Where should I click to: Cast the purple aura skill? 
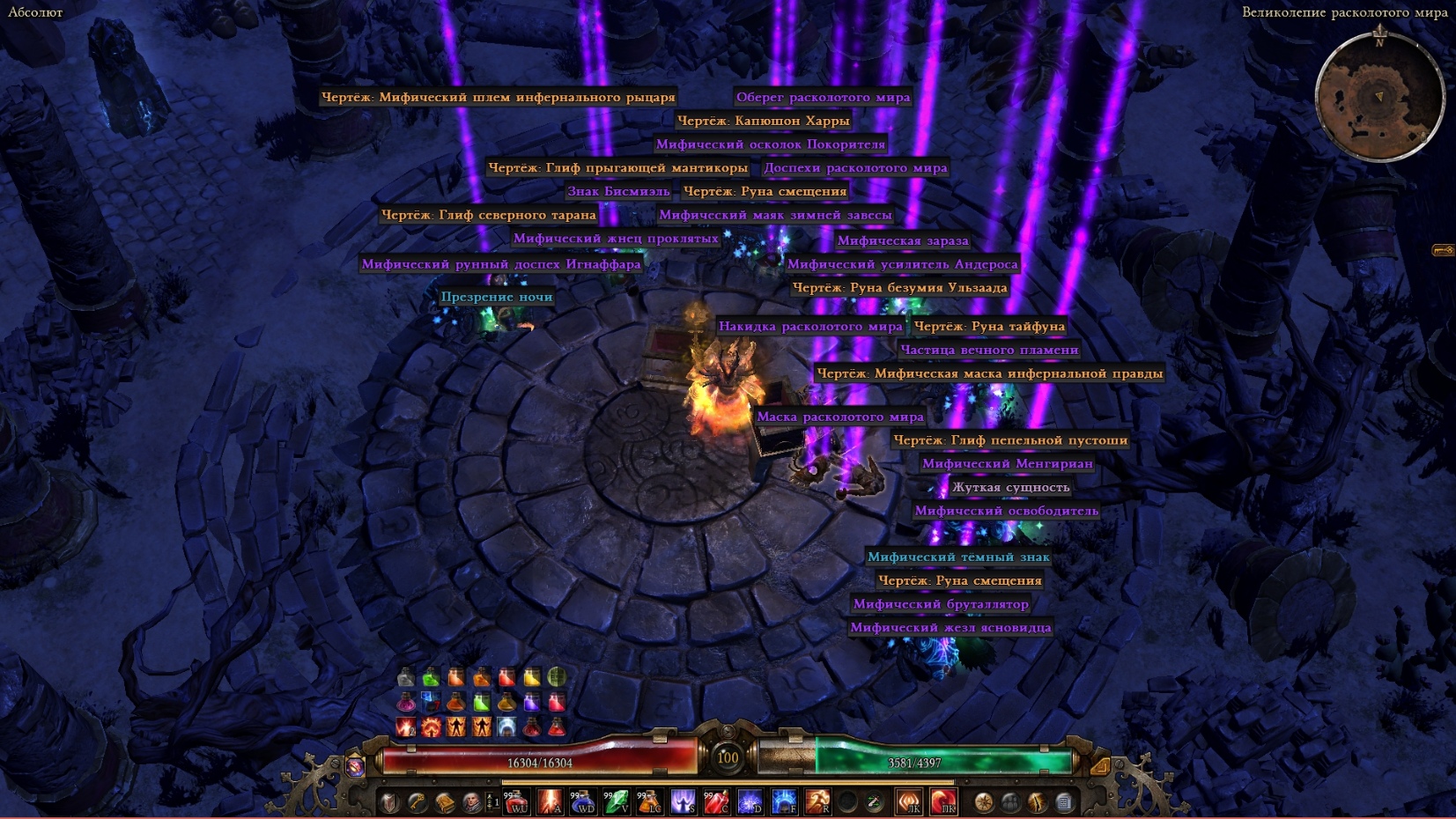[684, 801]
